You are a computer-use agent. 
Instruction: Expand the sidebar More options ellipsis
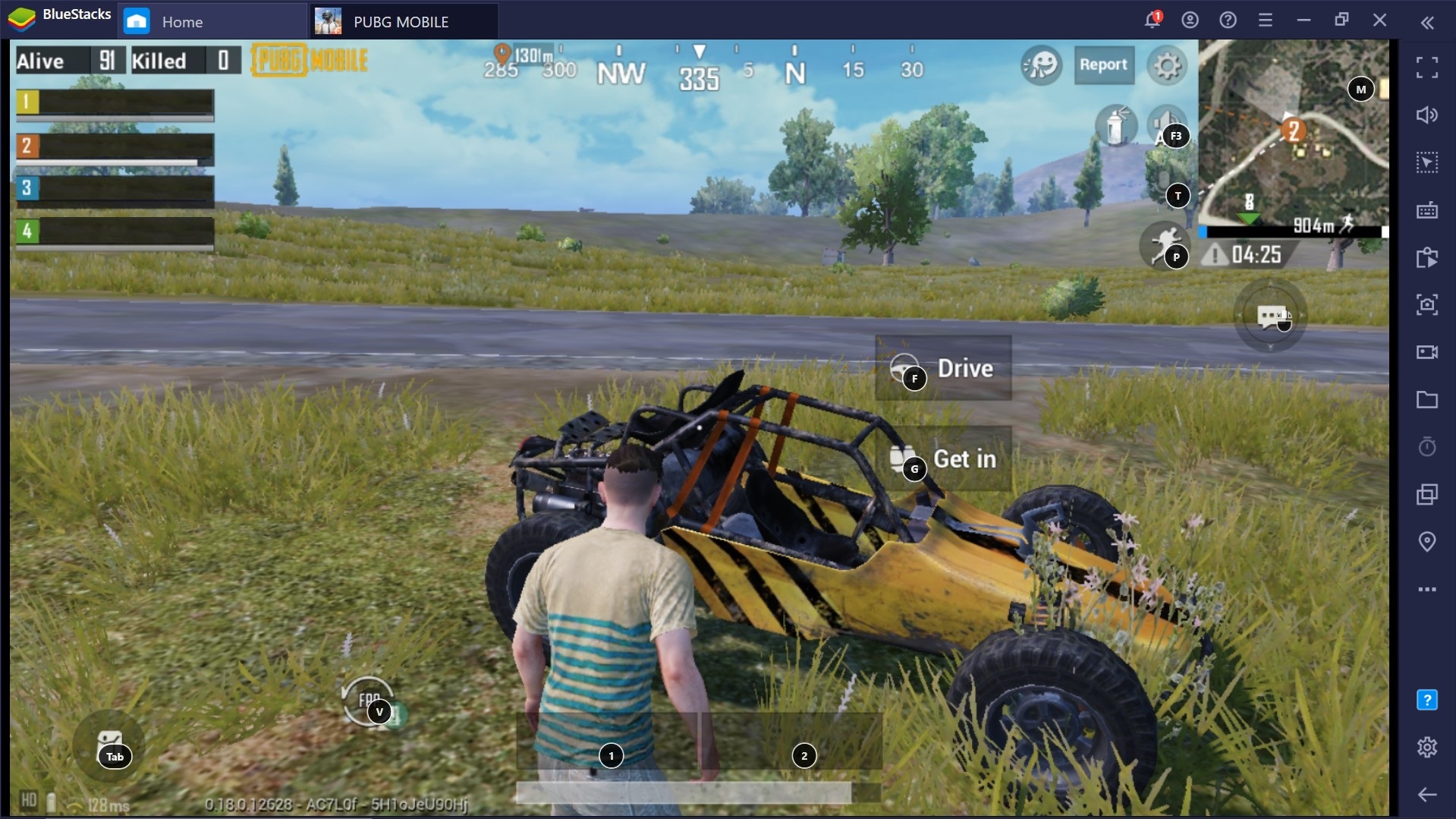pos(1427,589)
